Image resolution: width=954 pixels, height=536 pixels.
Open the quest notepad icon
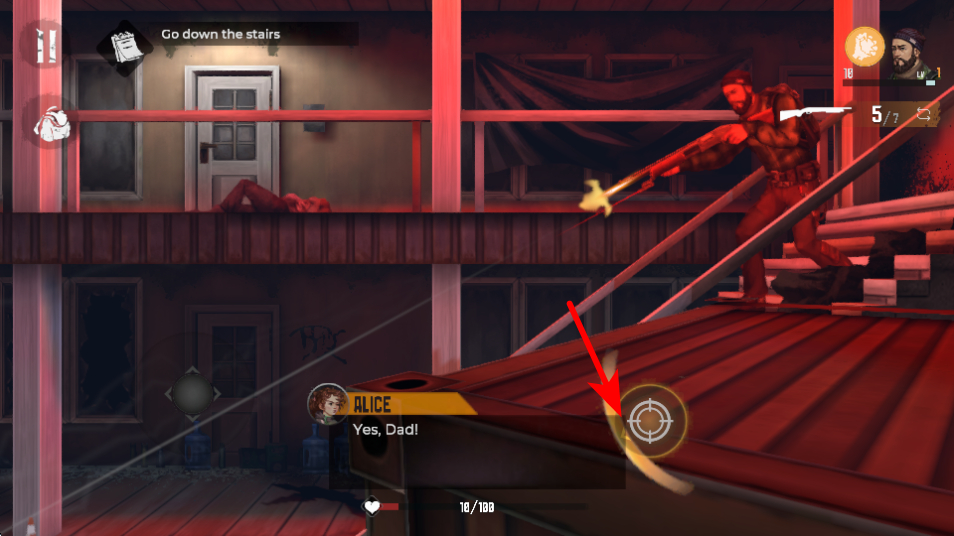tap(120, 44)
